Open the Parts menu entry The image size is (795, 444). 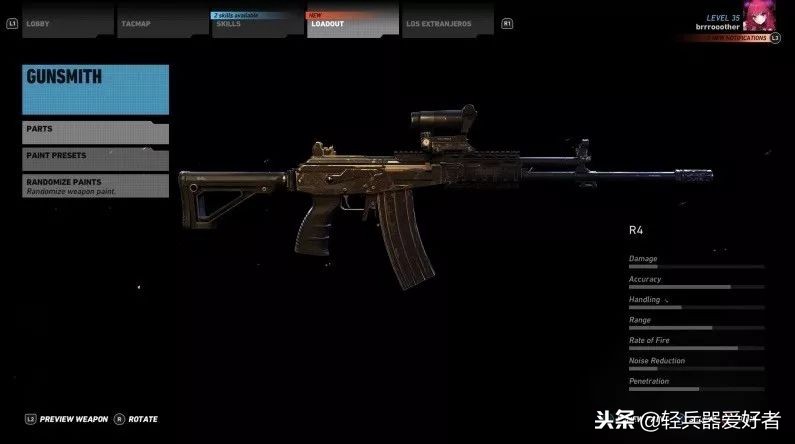[95, 131]
